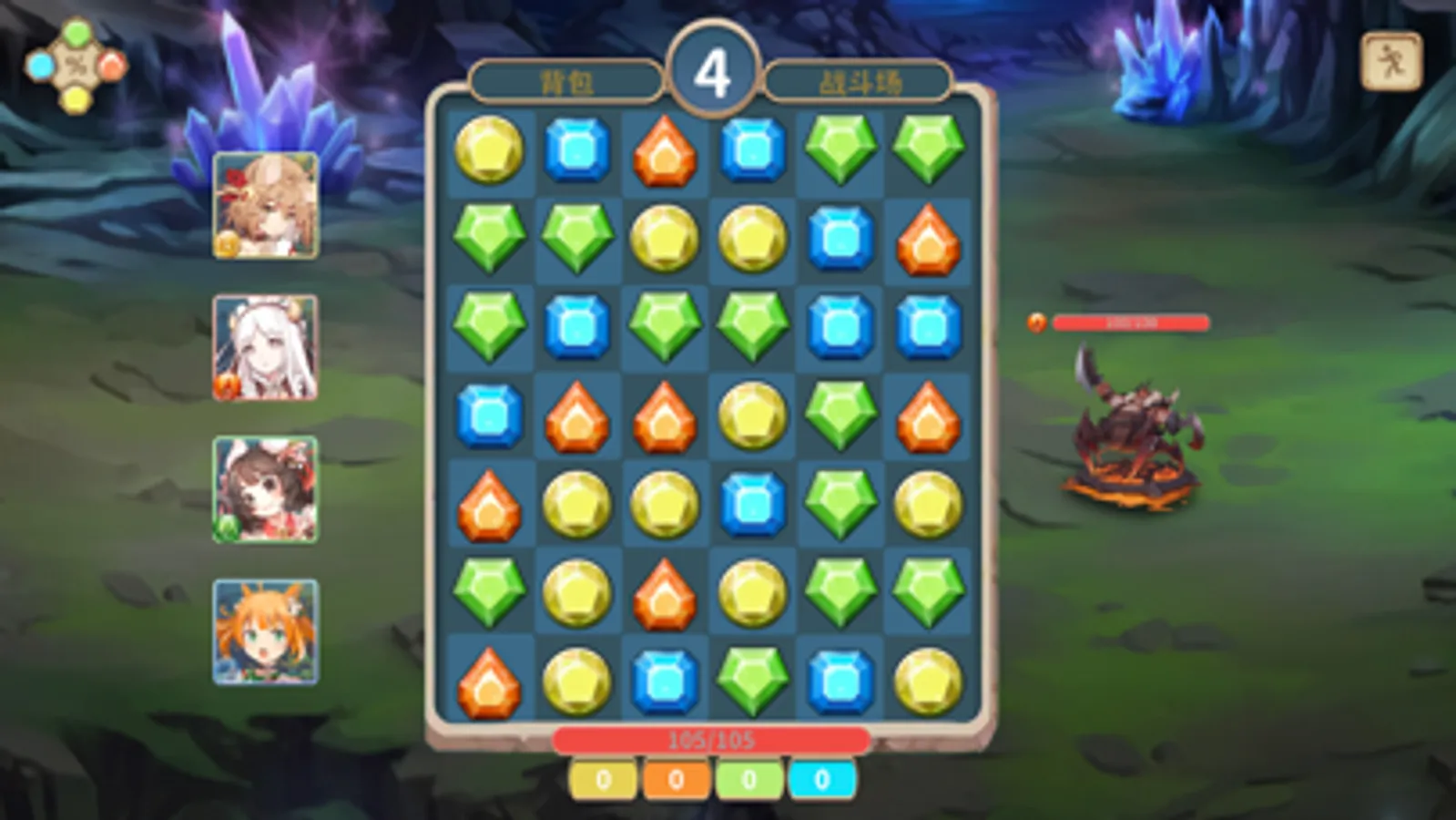The image size is (1456, 820).
Task: Click the green gem mana orb icon
Action: point(76,33)
